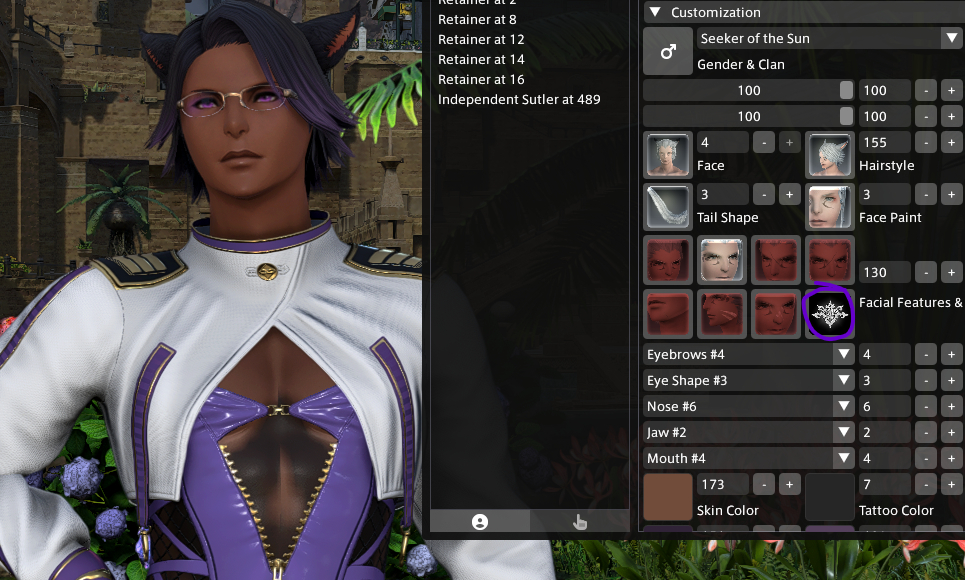This screenshot has height=580, width=965.
Task: Select the Retainer at 12 entry
Action: click(481, 40)
